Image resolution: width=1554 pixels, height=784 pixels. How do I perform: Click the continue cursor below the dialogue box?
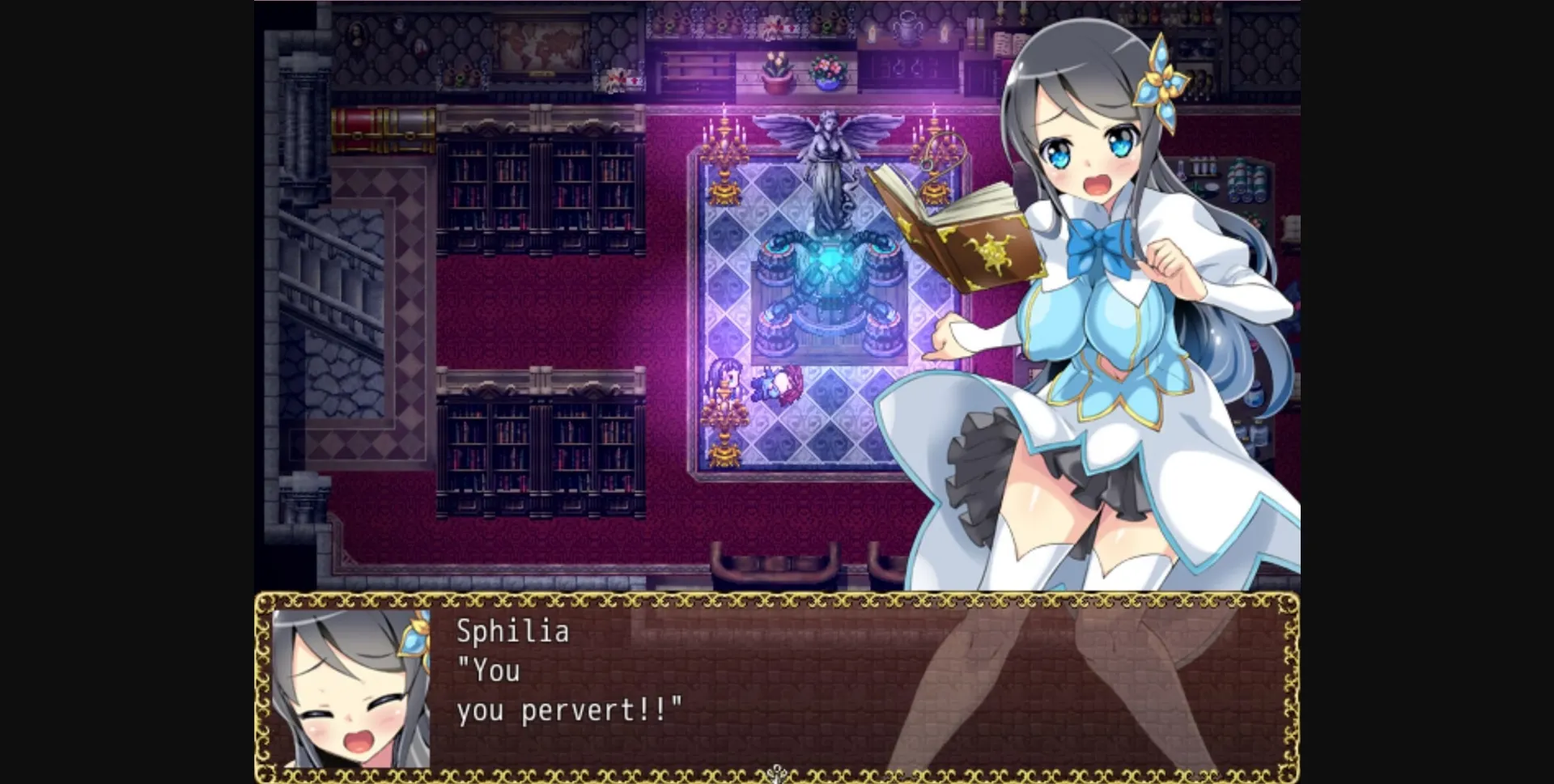[x=777, y=773]
